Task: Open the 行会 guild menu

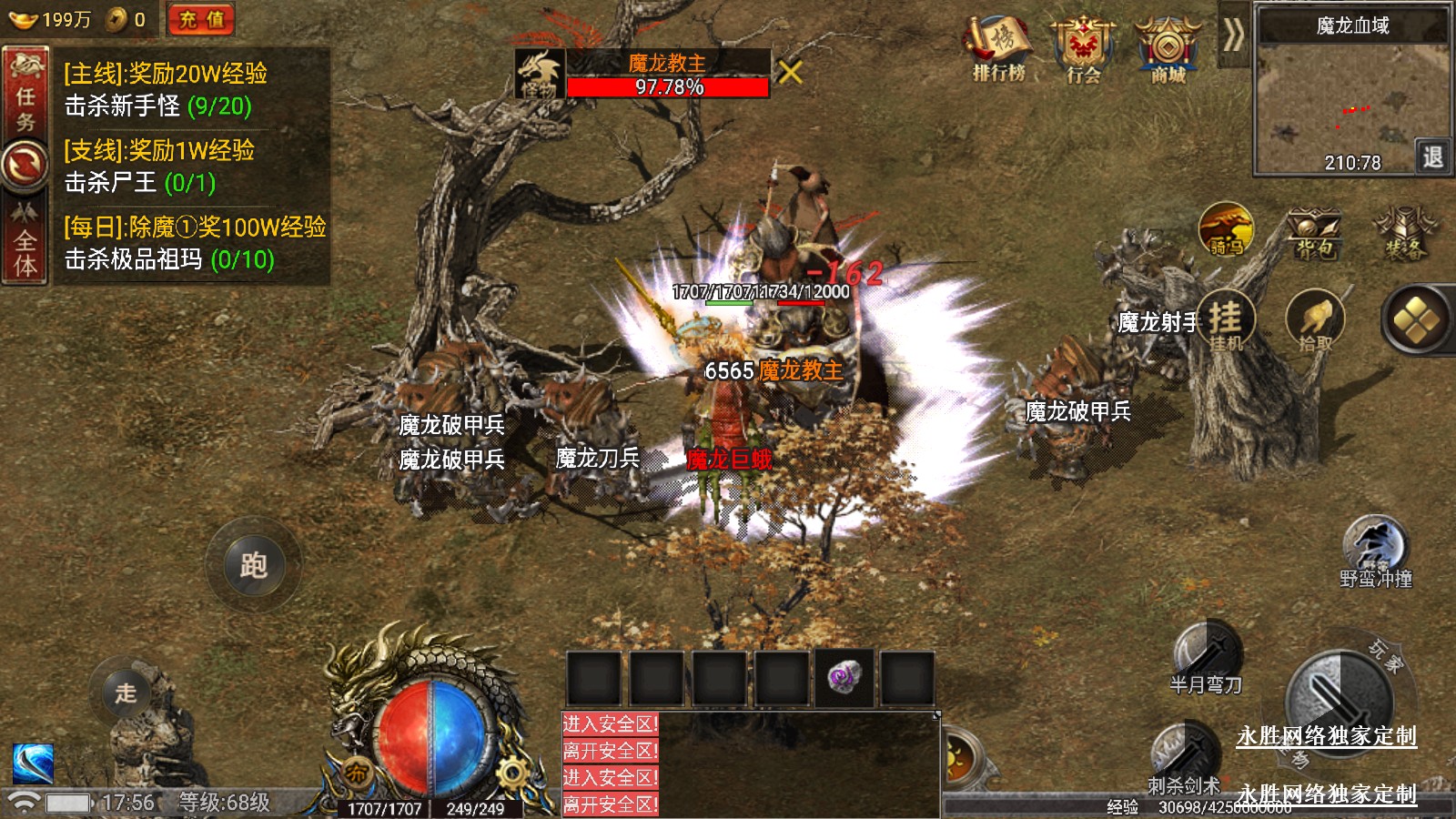Action: pos(1083,49)
